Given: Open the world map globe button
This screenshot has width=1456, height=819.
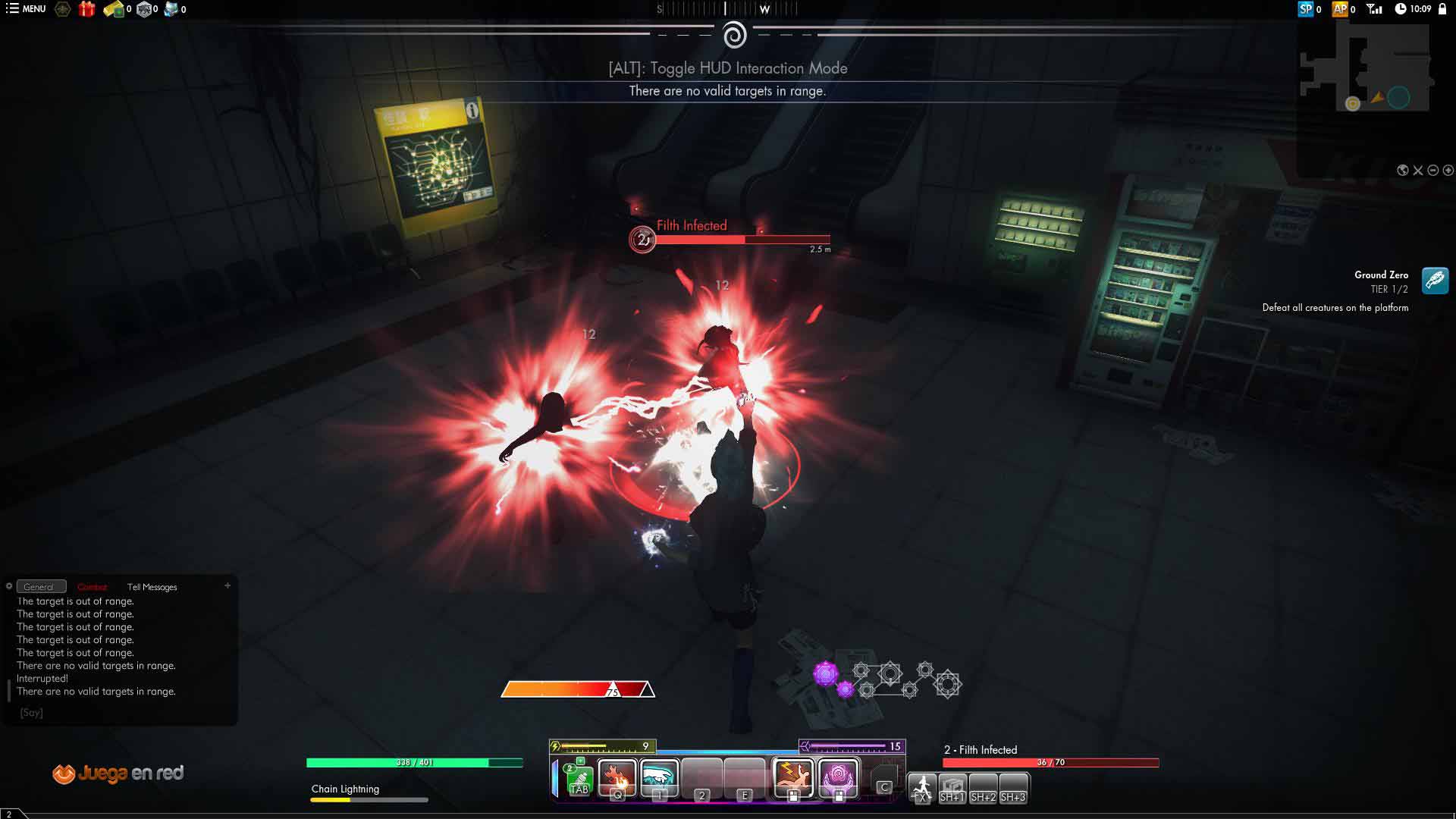Looking at the screenshot, I should coord(1403,171).
